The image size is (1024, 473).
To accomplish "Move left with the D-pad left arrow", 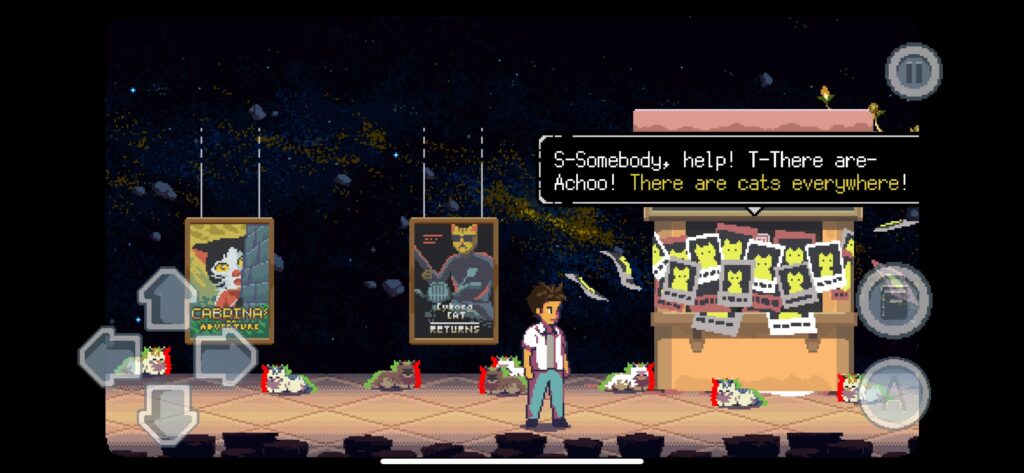I will coord(109,356).
